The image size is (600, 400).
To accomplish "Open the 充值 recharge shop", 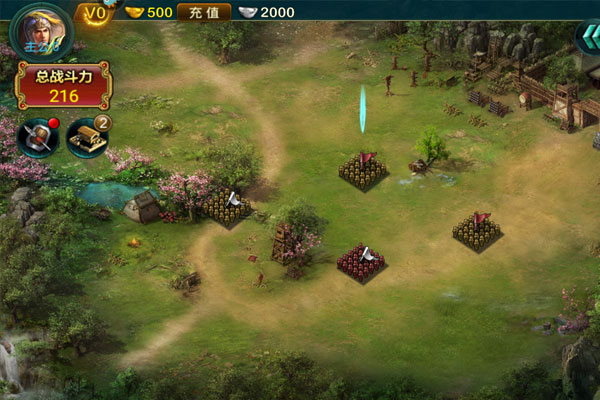I will 204,12.
